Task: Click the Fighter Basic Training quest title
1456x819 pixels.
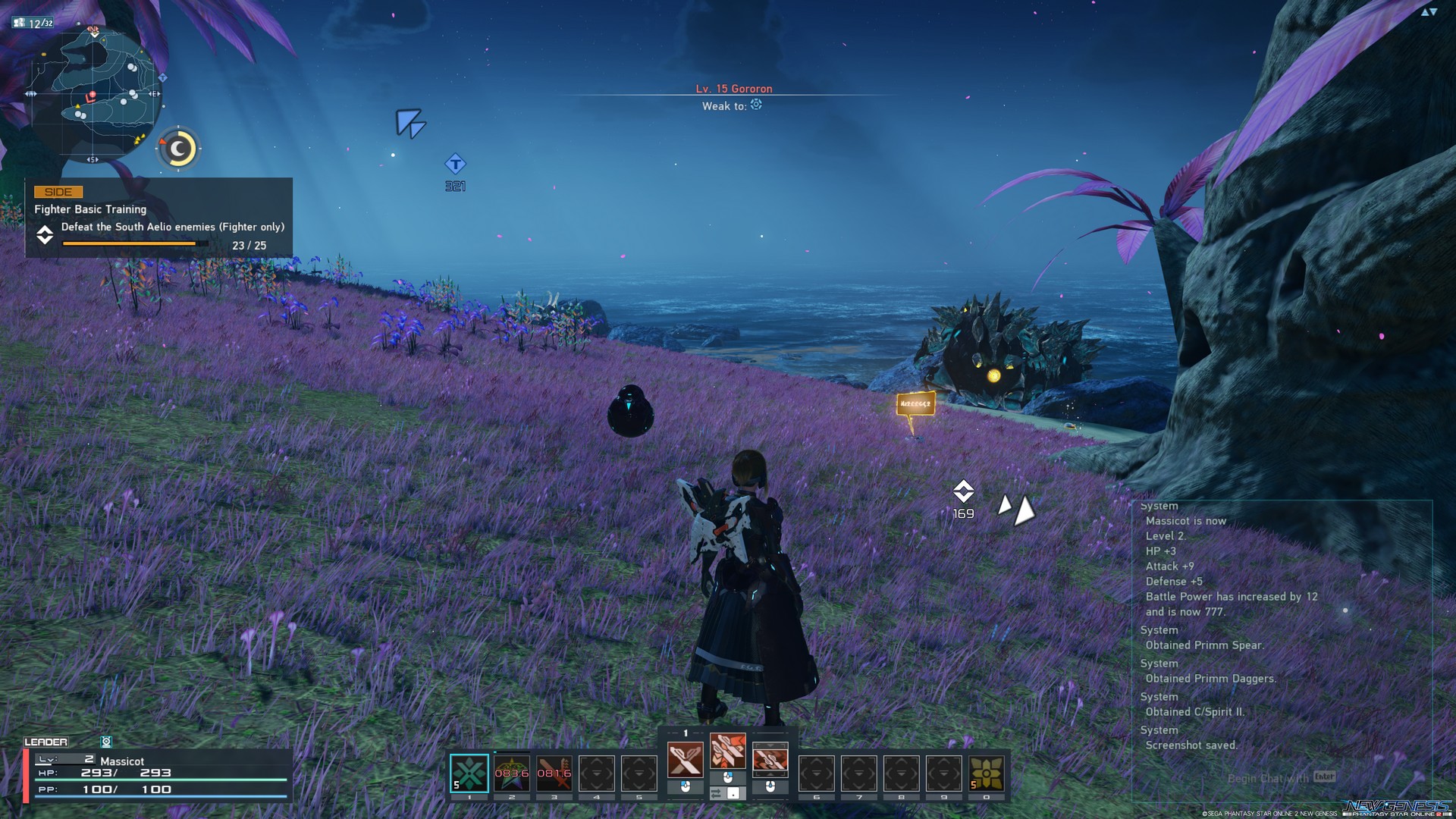Action: coord(89,209)
